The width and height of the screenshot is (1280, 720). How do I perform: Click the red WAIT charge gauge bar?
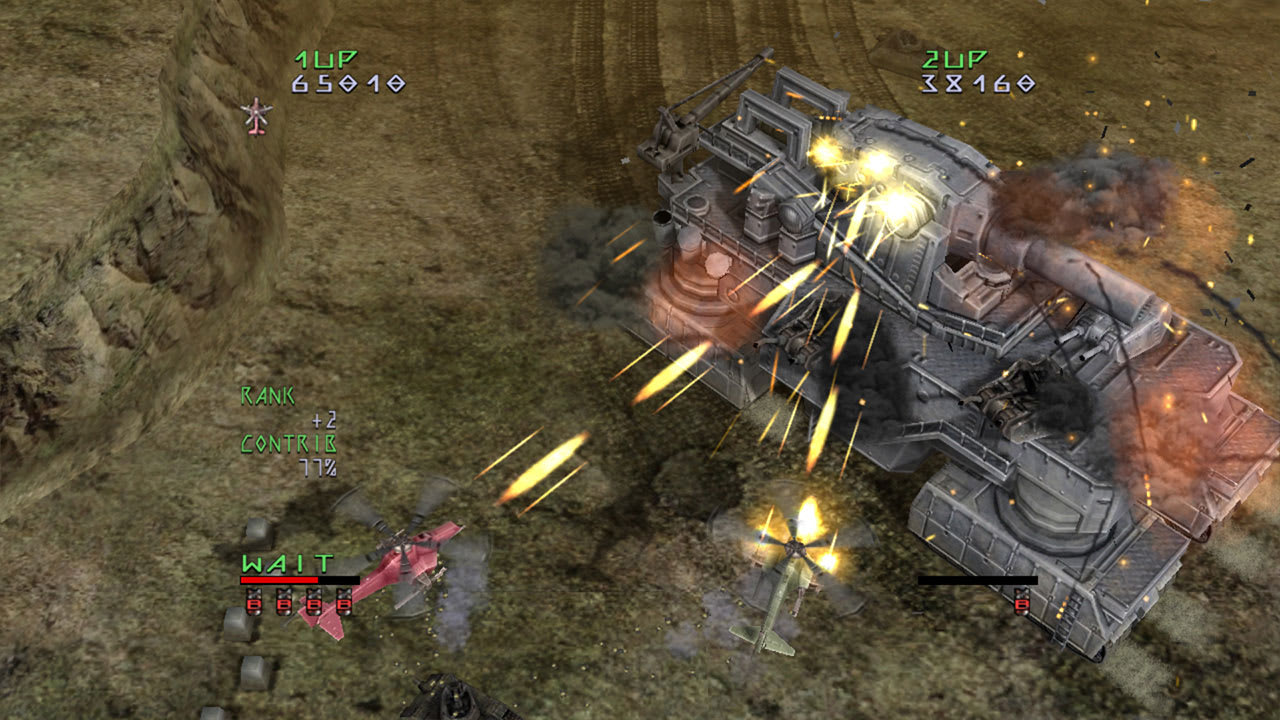pos(280,580)
